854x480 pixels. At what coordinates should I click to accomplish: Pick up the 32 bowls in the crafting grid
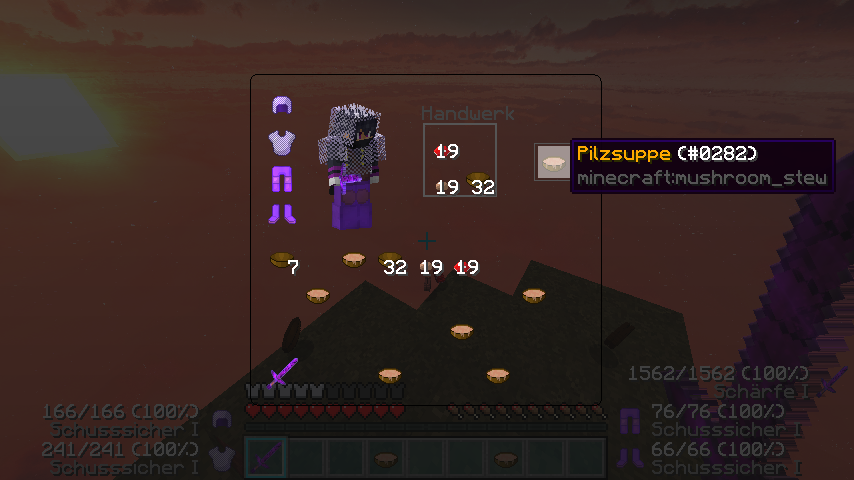[x=479, y=181]
